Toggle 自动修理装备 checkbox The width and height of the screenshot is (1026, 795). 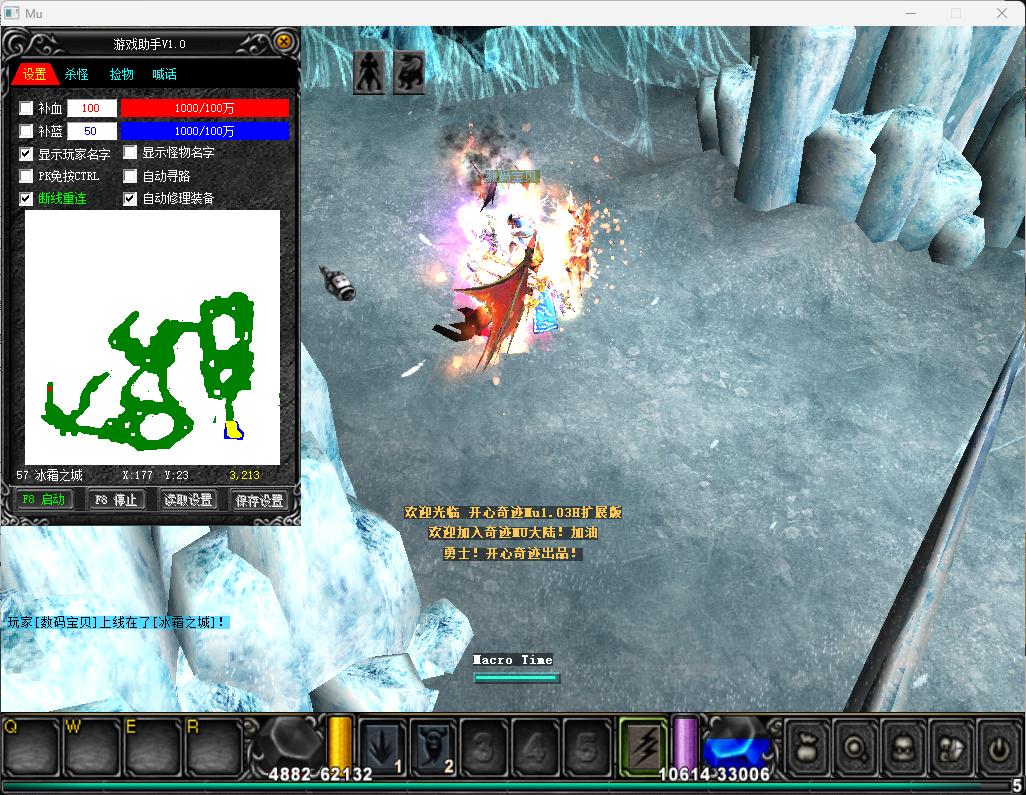point(131,199)
